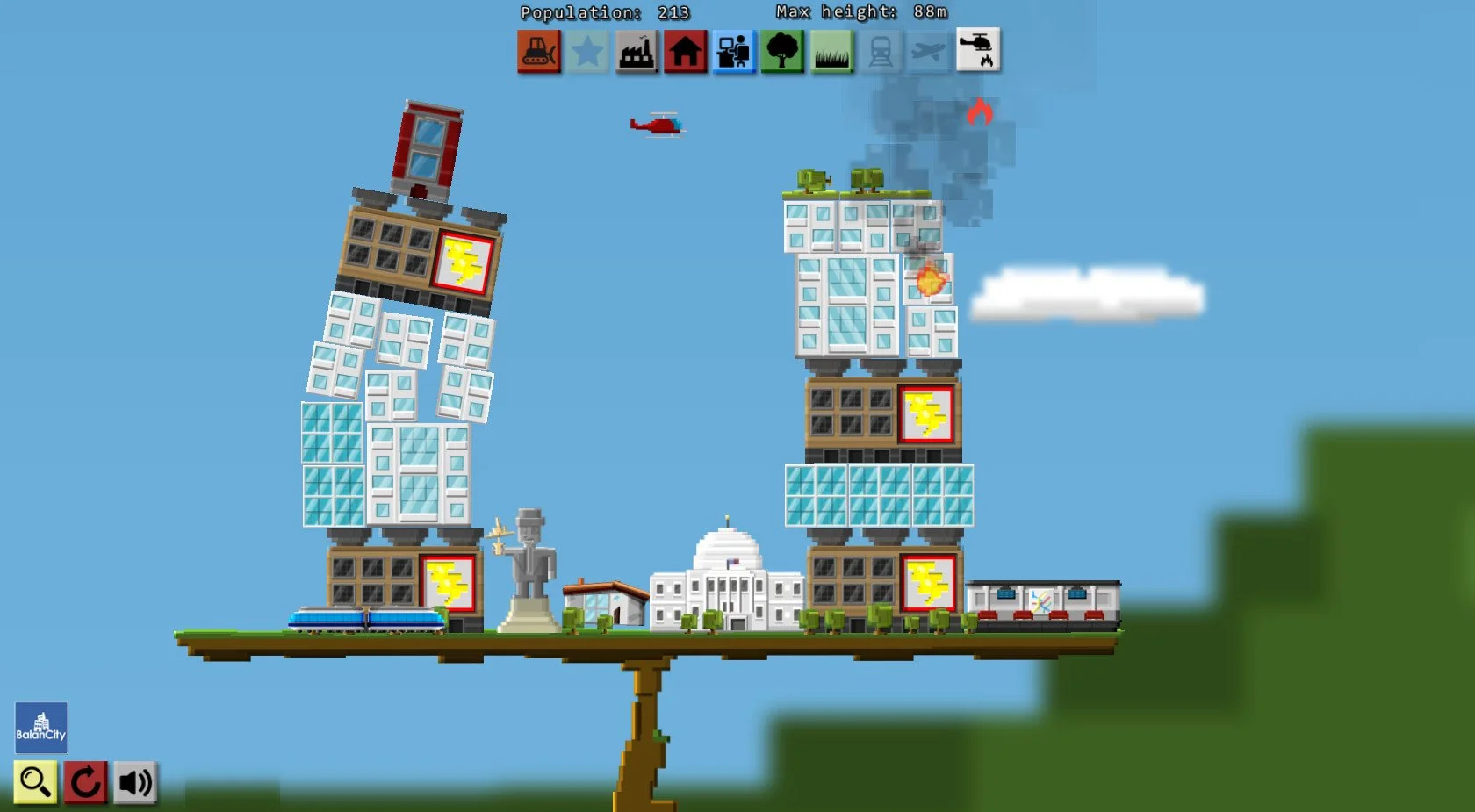Click the flying red helicopter
The height and width of the screenshot is (812, 1475).
(x=655, y=125)
